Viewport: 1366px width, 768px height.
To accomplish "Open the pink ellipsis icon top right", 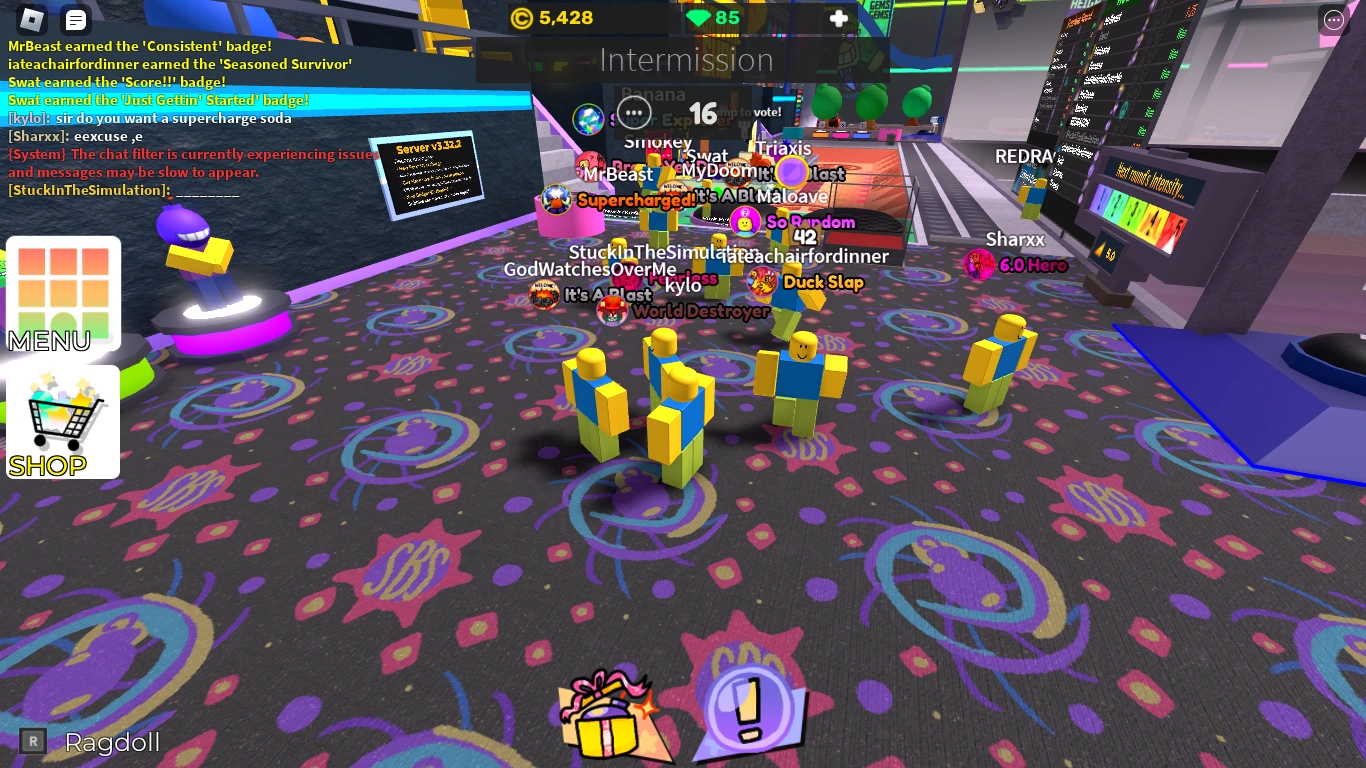I will [1333, 20].
